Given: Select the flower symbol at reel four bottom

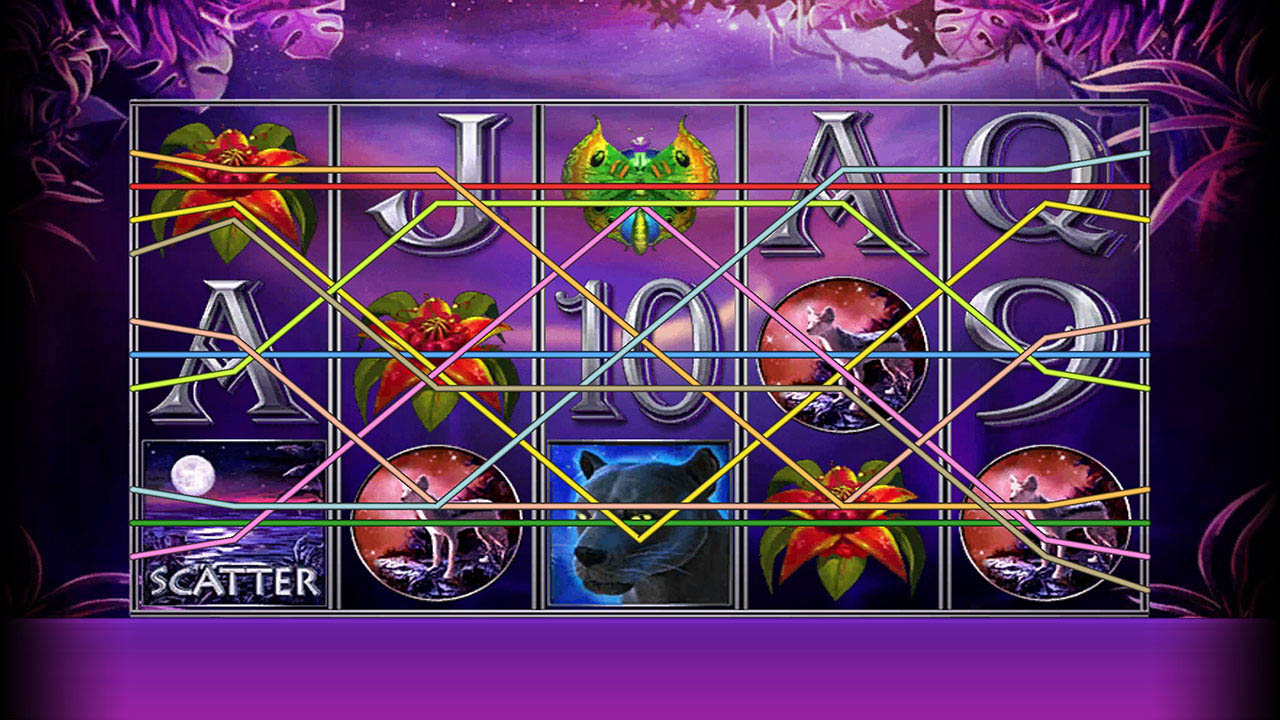Looking at the screenshot, I should coord(845,525).
